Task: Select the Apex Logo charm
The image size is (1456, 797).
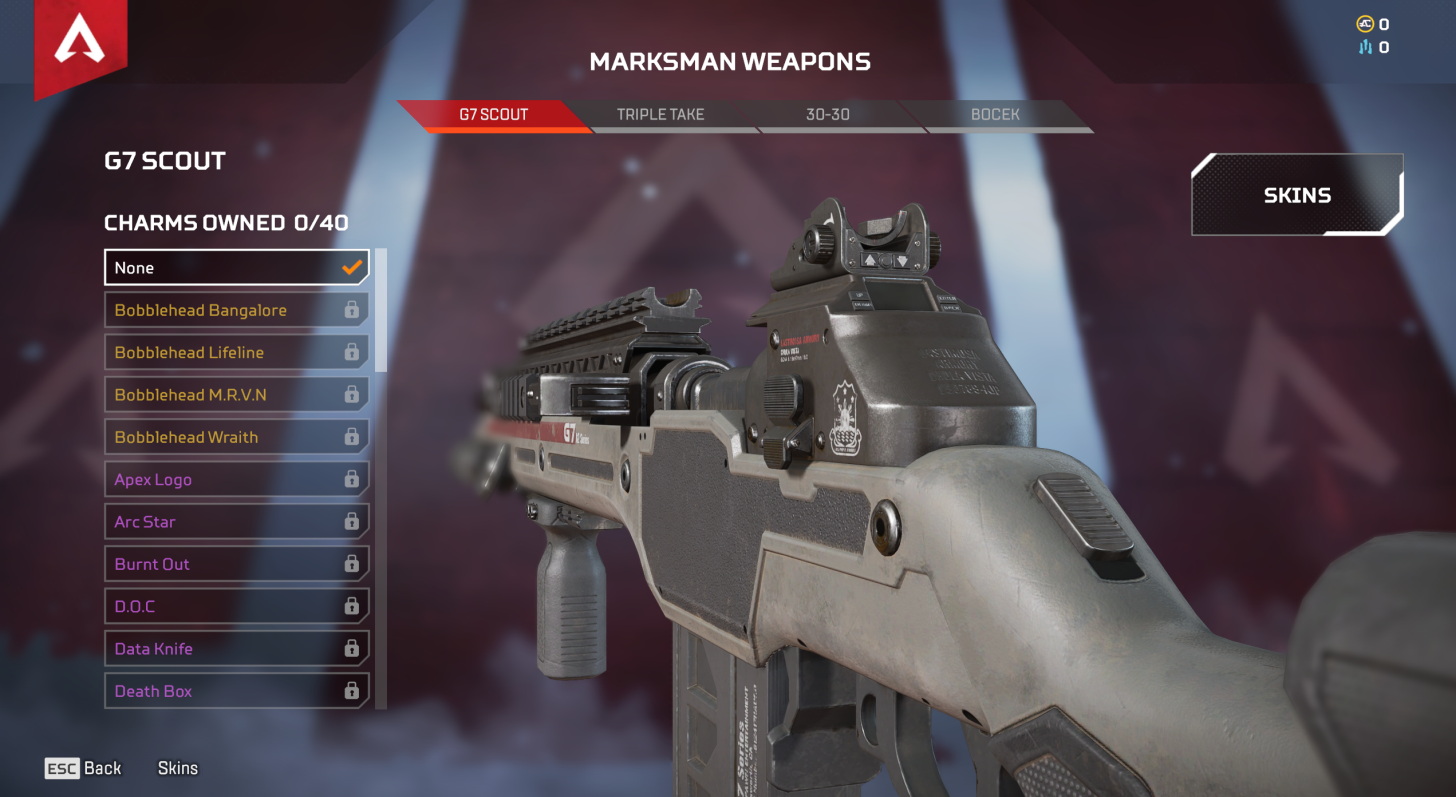Action: (x=237, y=480)
